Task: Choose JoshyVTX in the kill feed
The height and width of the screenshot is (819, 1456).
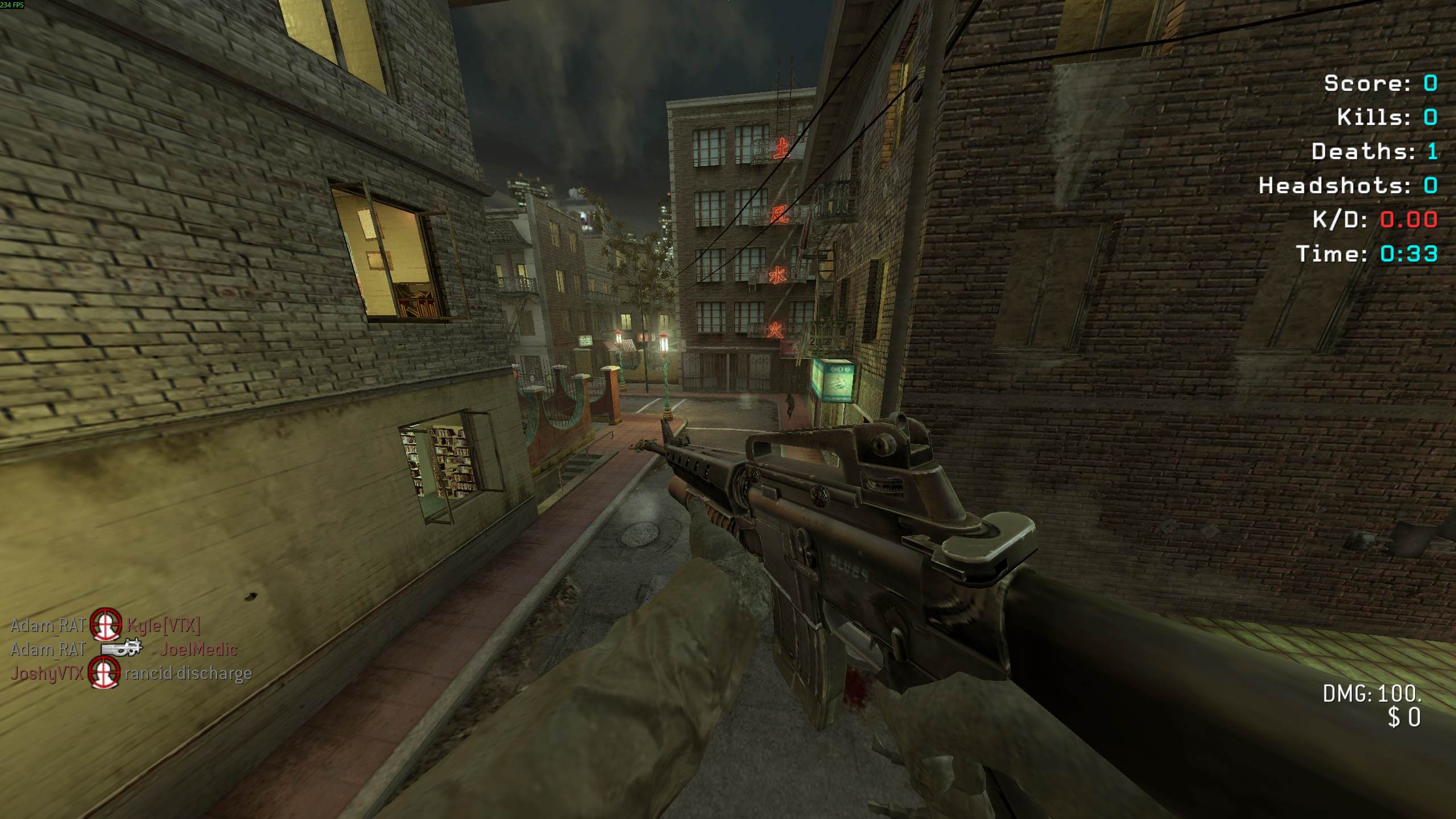Action: tap(47, 673)
